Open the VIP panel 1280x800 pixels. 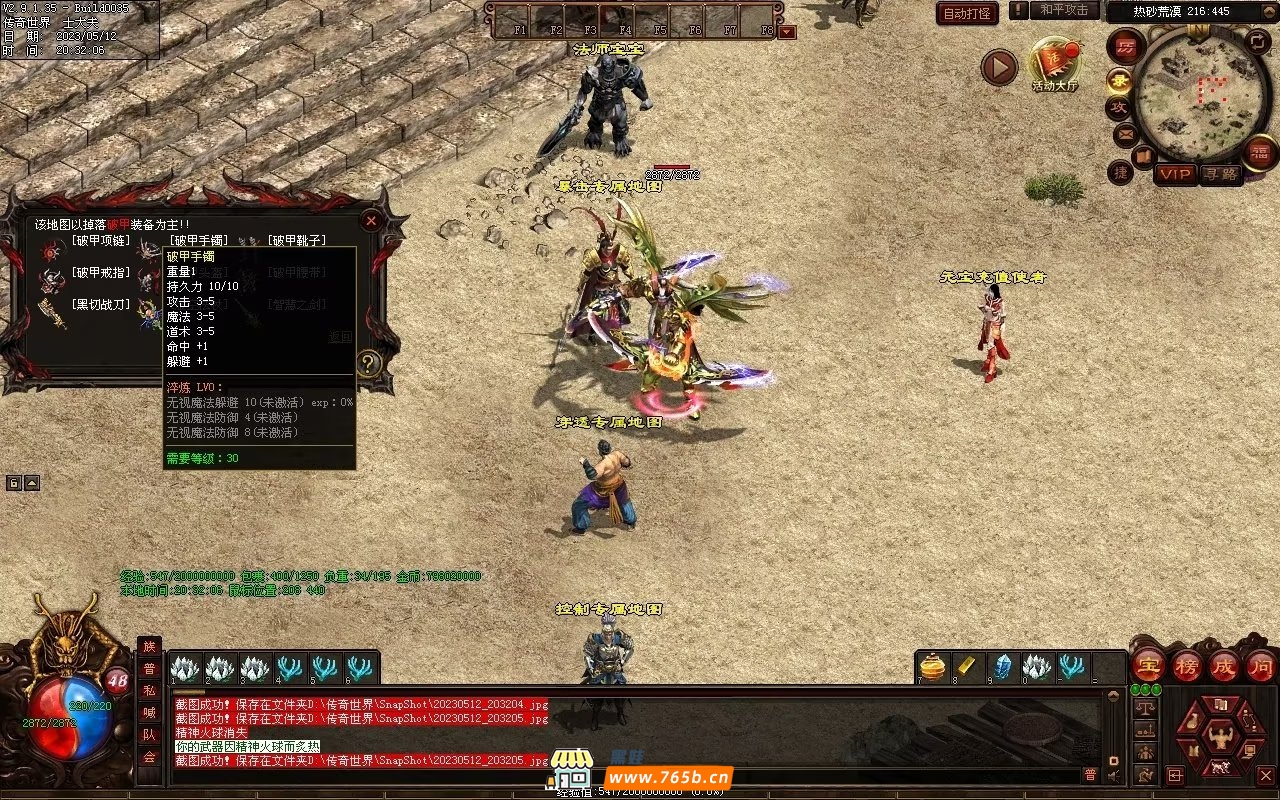pos(1175,174)
